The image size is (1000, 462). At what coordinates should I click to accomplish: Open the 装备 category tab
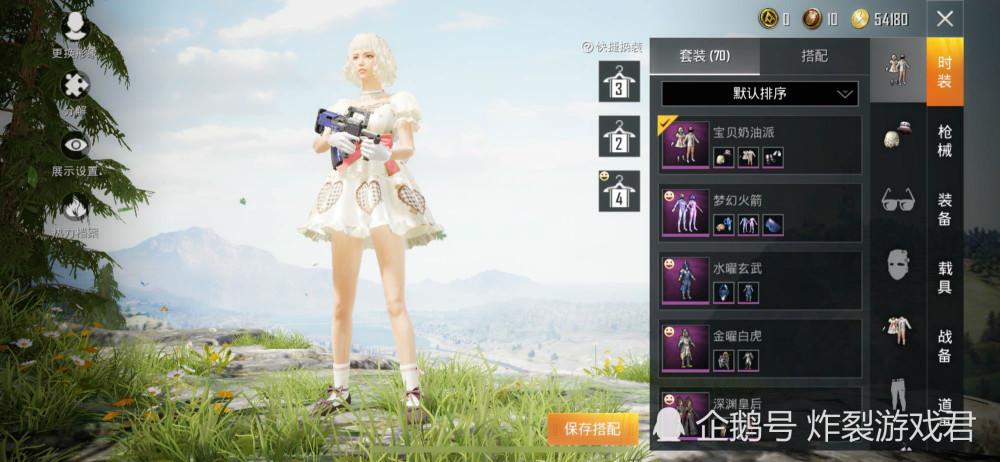pyautogui.click(x=945, y=209)
